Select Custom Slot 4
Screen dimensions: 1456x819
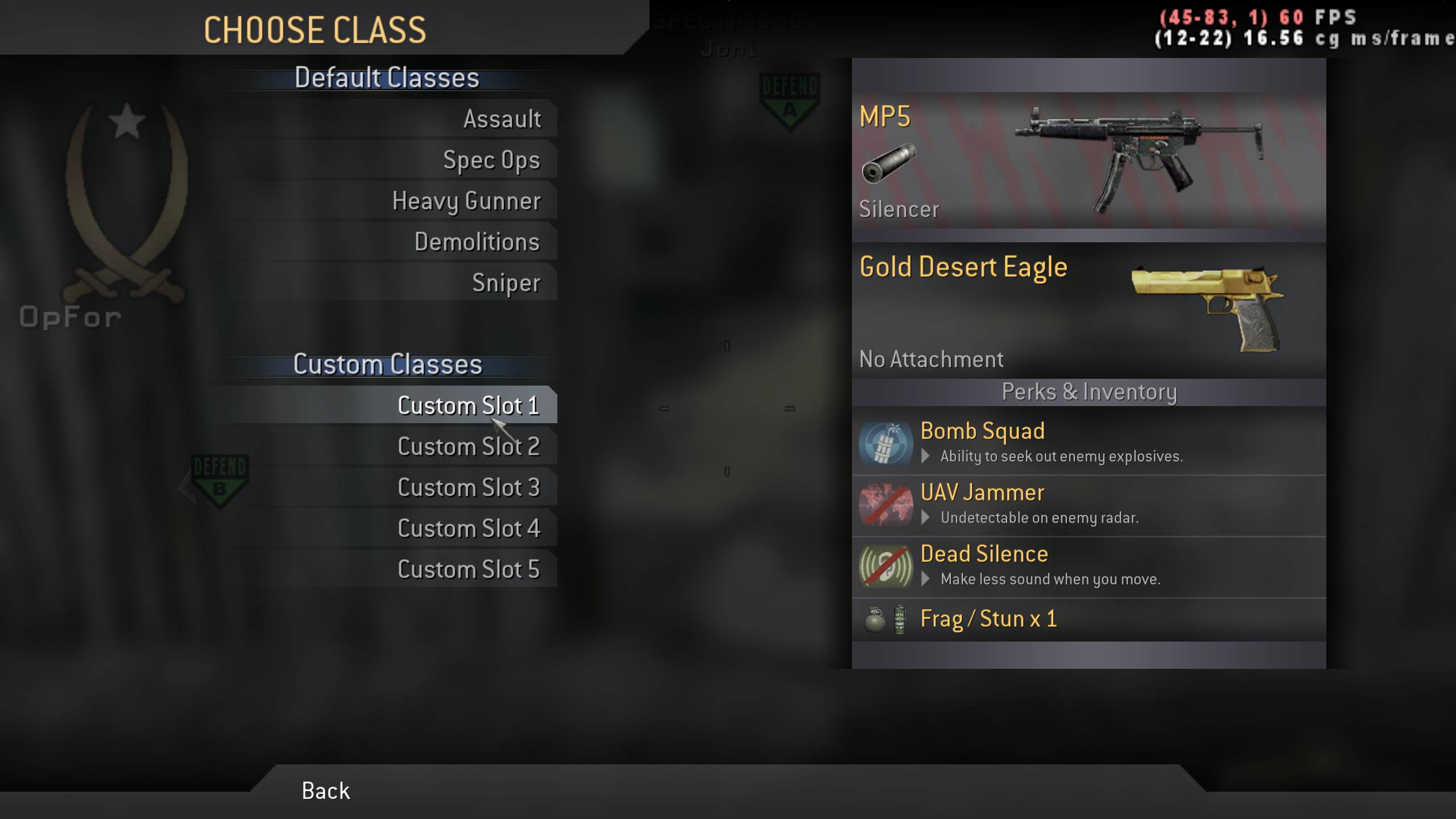468,529
